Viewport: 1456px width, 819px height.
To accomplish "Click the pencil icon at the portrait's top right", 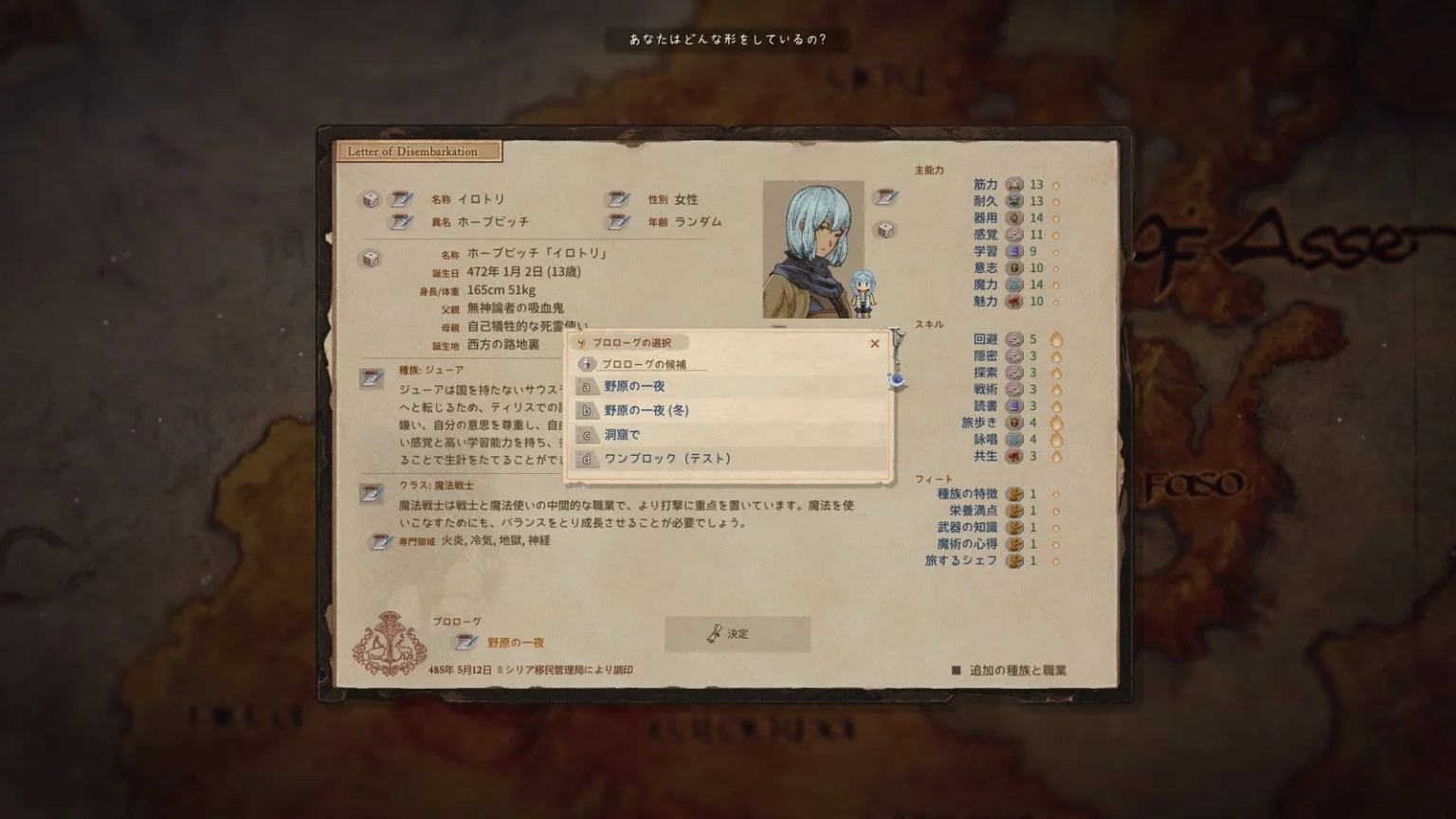I will (x=885, y=197).
